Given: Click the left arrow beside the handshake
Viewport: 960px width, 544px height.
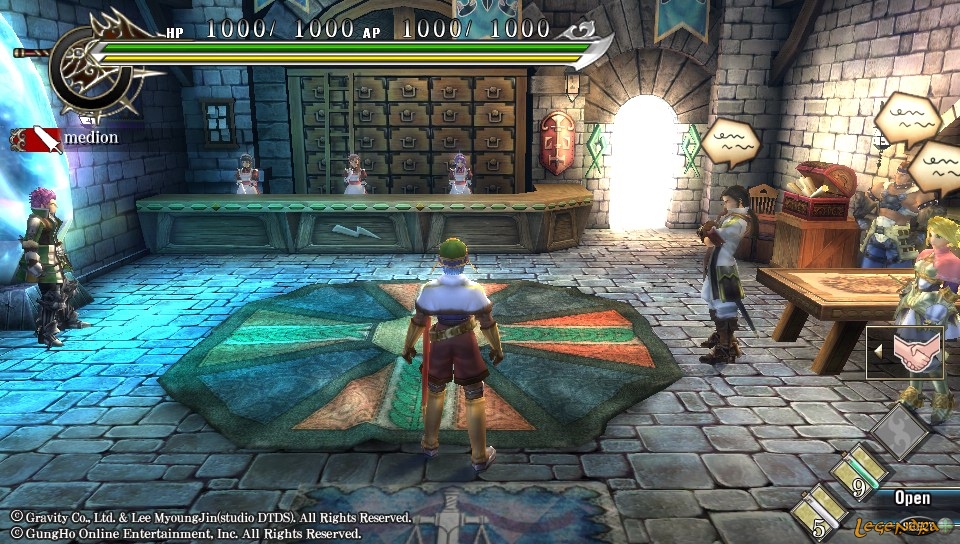Looking at the screenshot, I should 878,352.
